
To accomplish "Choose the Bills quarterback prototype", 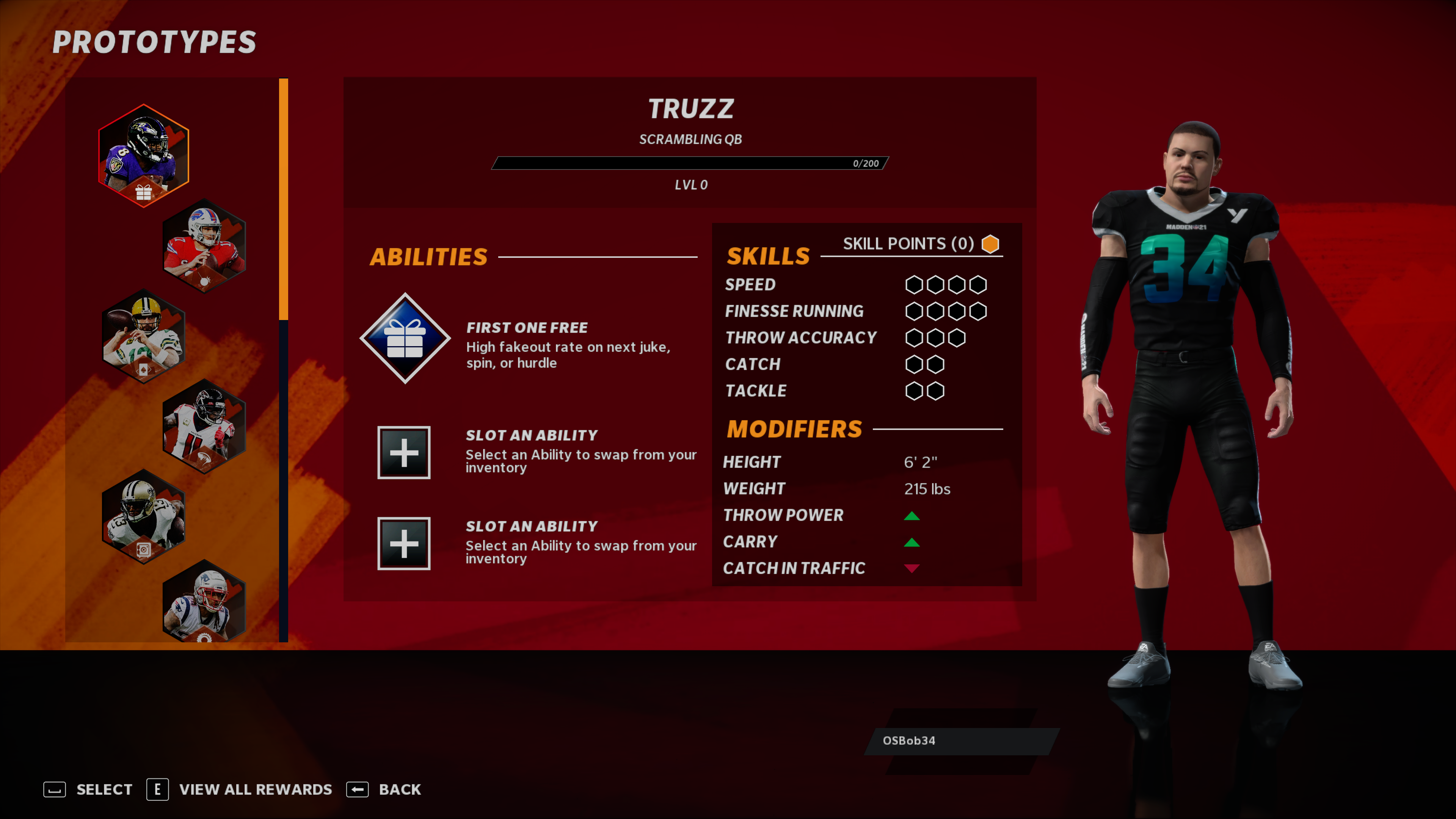I will [x=204, y=245].
